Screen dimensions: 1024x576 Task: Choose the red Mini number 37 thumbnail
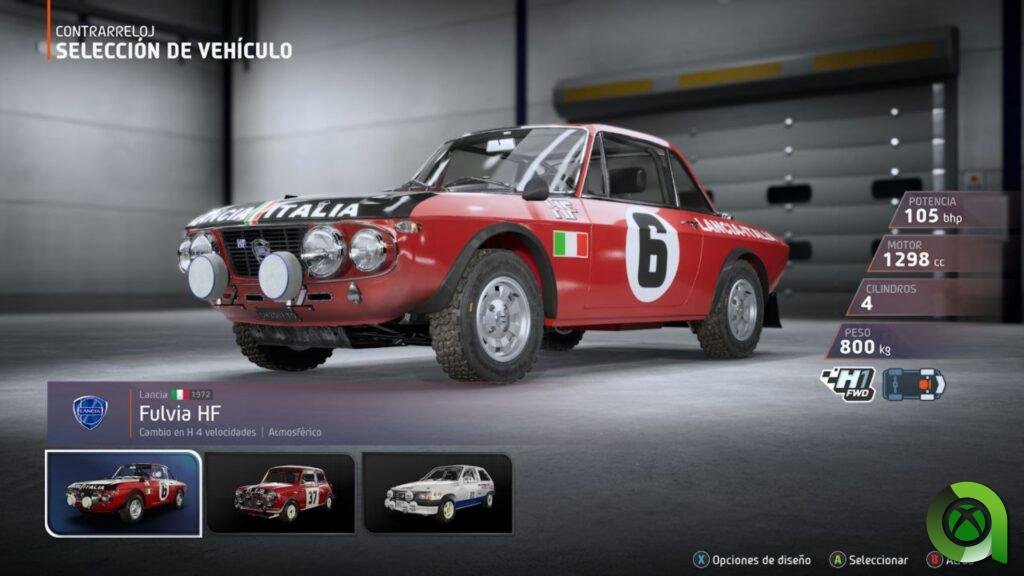pos(281,492)
